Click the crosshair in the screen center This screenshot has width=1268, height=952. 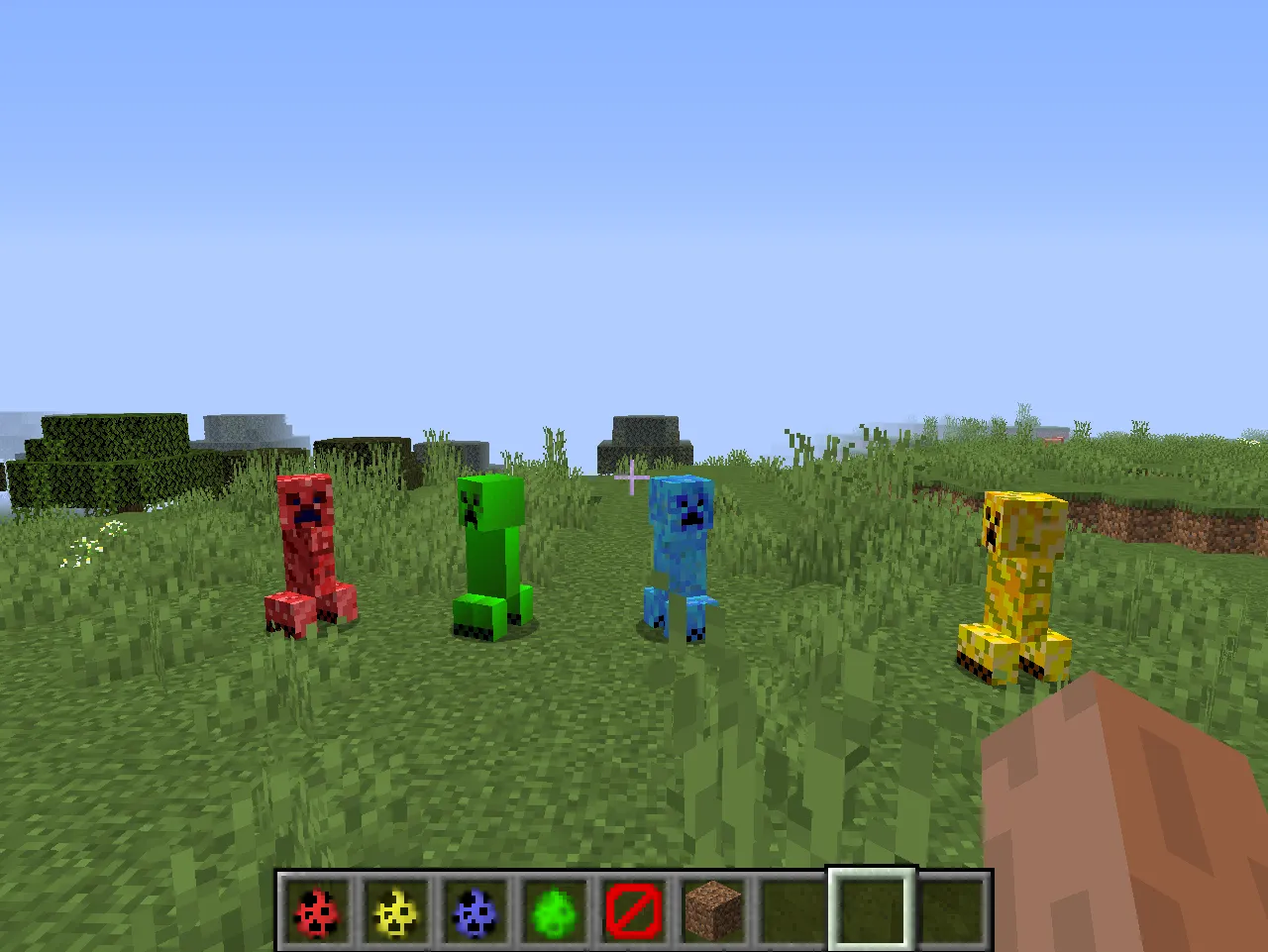[632, 477]
